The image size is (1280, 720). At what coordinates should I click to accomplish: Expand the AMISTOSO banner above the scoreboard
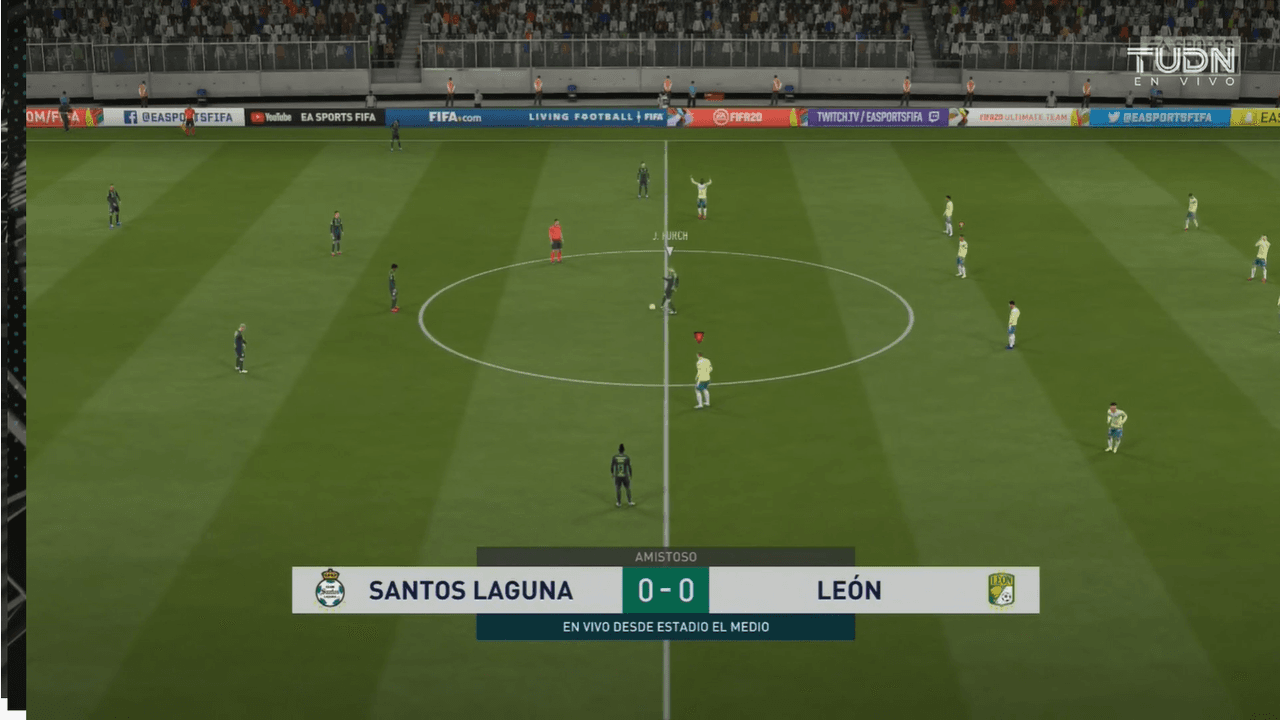click(665, 556)
